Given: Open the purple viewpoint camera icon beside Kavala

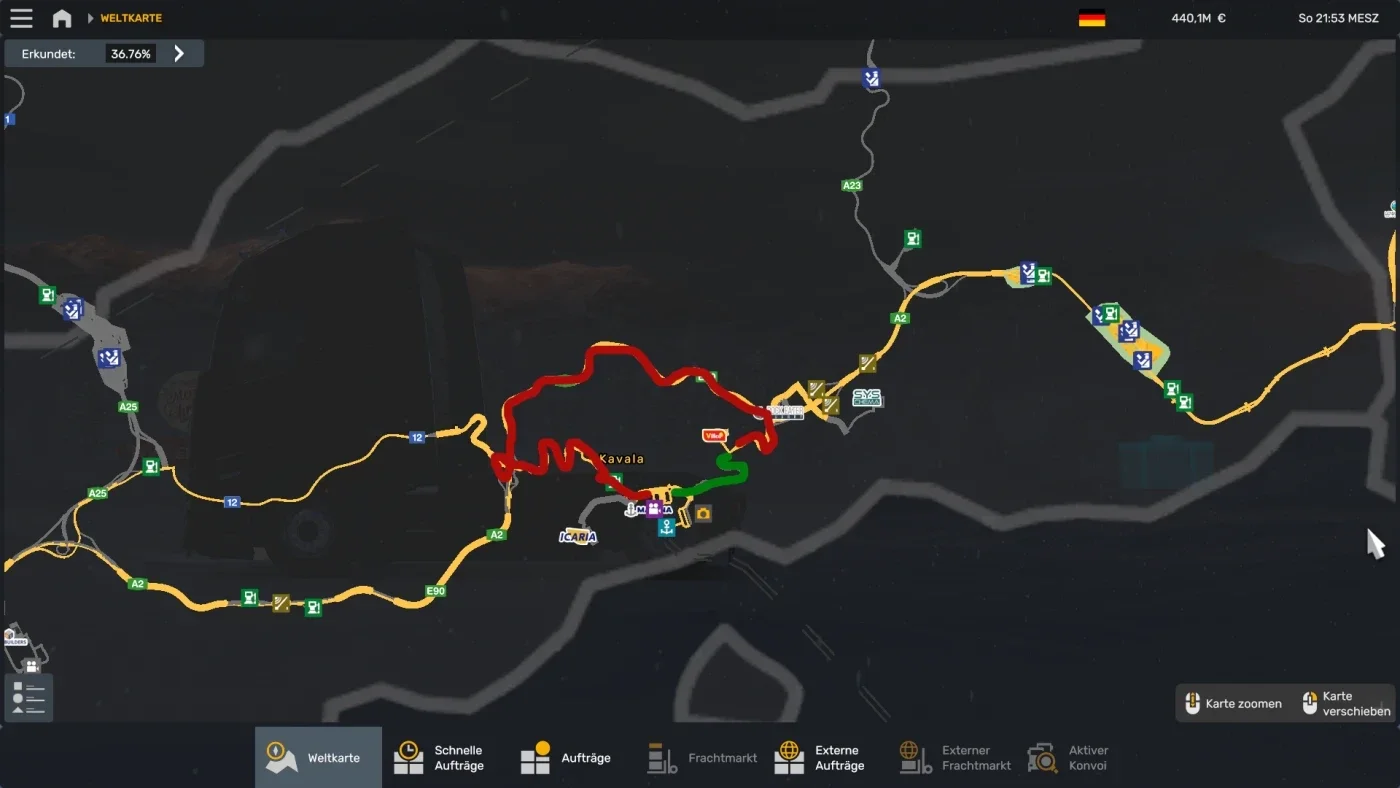Looking at the screenshot, I should (x=652, y=510).
